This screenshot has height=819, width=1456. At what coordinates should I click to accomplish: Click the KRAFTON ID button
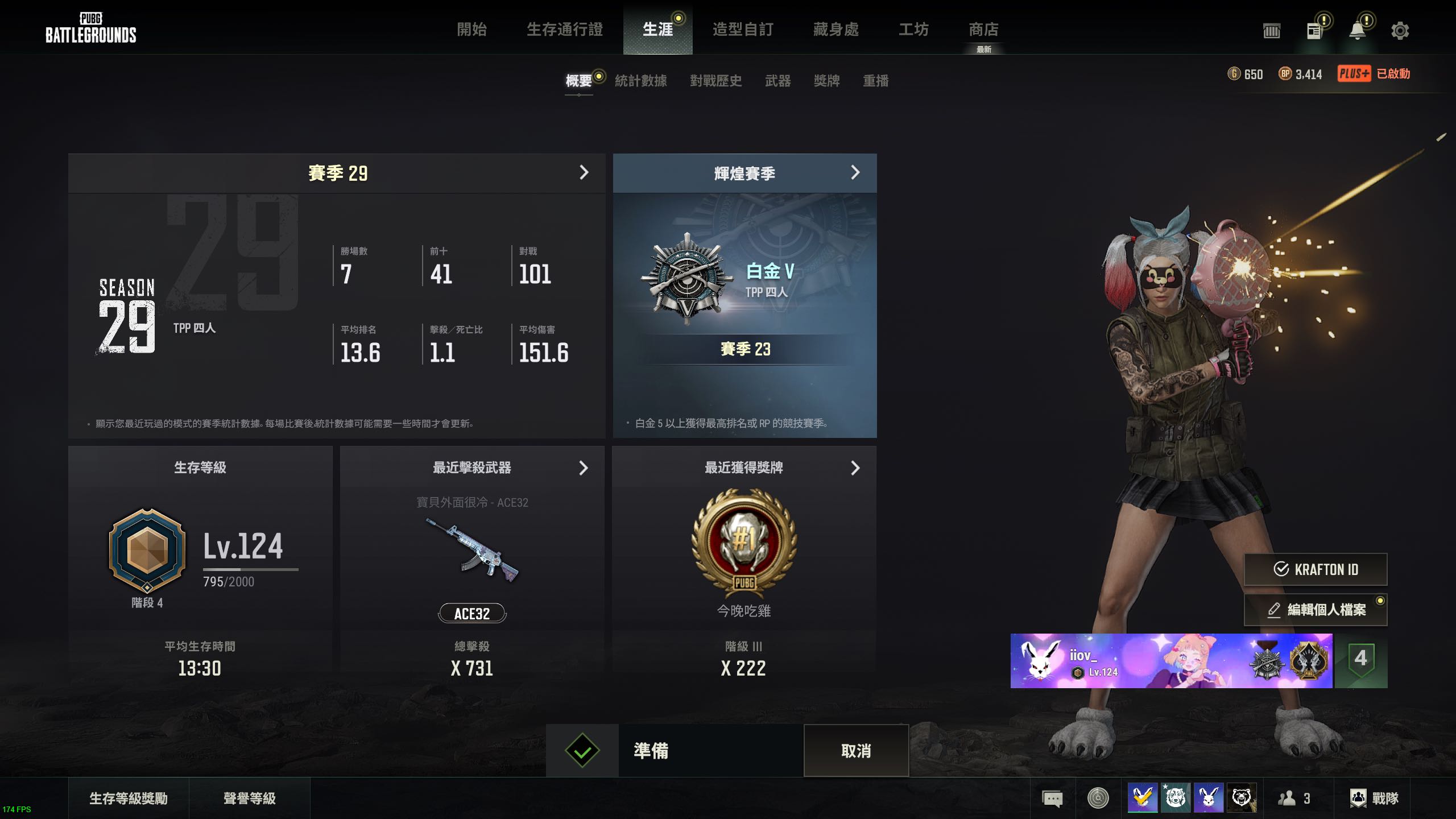1315,569
